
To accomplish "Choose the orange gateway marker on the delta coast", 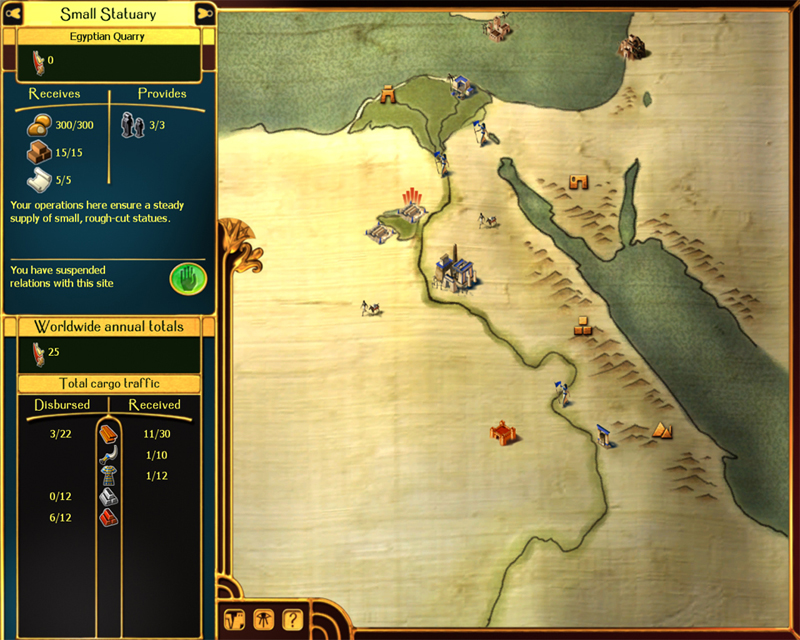I will (x=387, y=94).
